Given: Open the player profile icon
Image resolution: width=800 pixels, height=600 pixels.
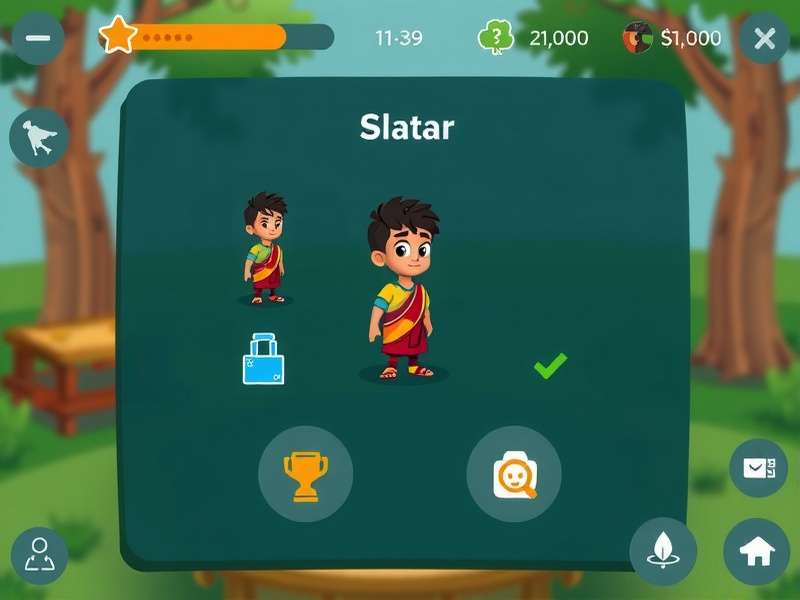Looking at the screenshot, I should coord(40,555).
